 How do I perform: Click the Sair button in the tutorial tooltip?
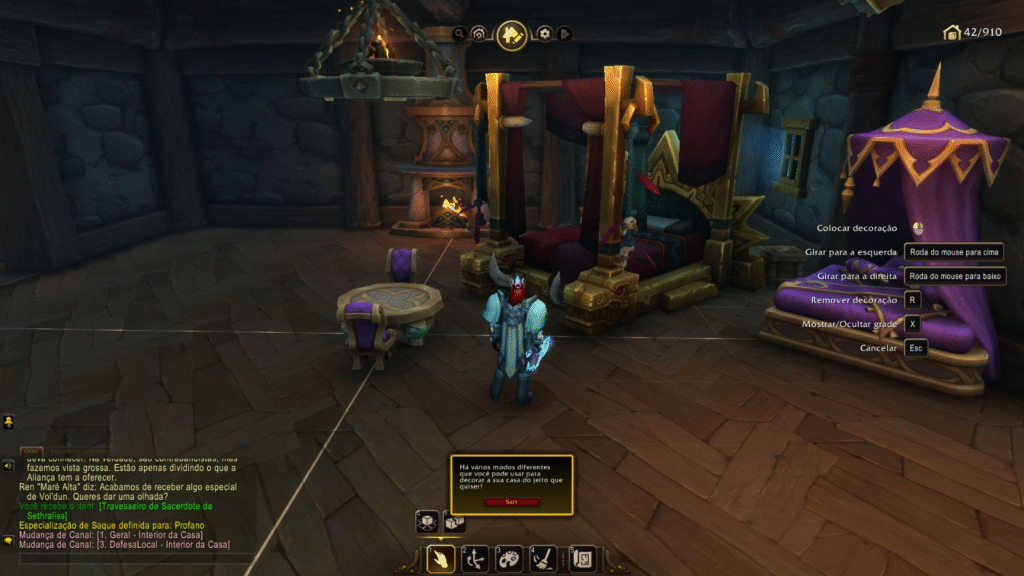pyautogui.click(x=511, y=501)
